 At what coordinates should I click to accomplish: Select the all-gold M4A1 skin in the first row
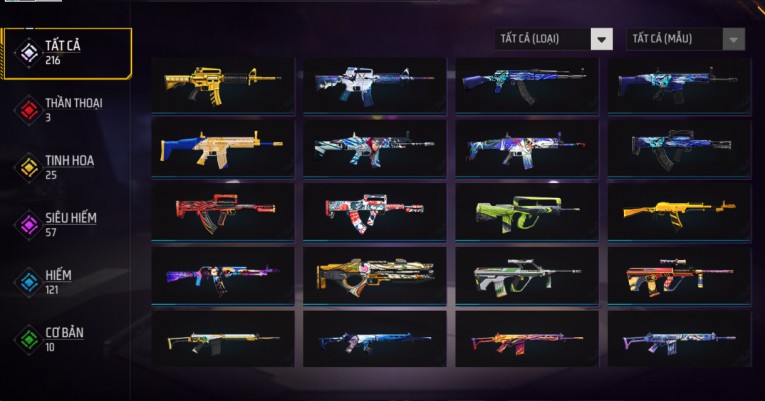point(223,84)
